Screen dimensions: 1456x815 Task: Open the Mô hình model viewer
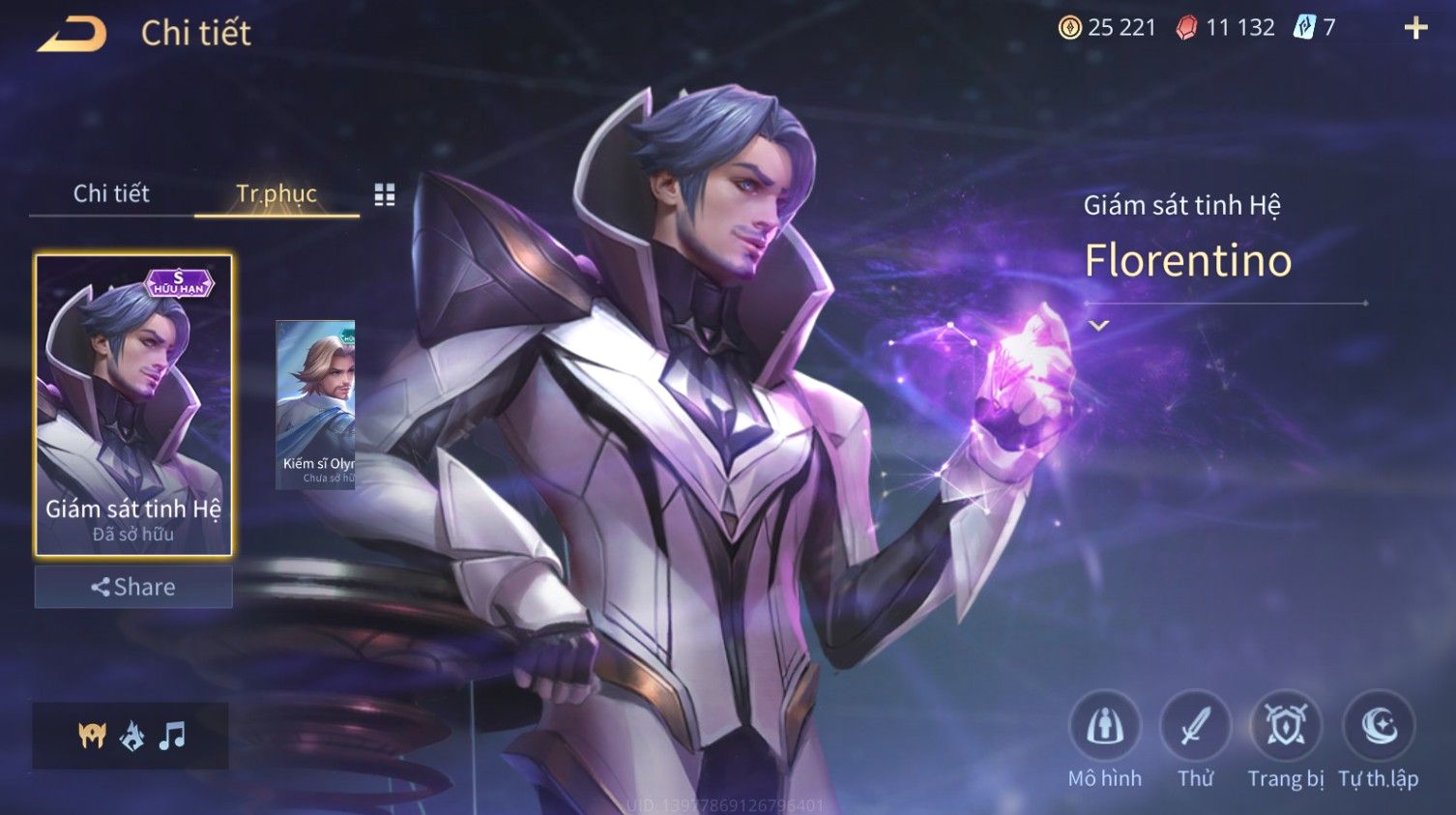(x=1104, y=727)
